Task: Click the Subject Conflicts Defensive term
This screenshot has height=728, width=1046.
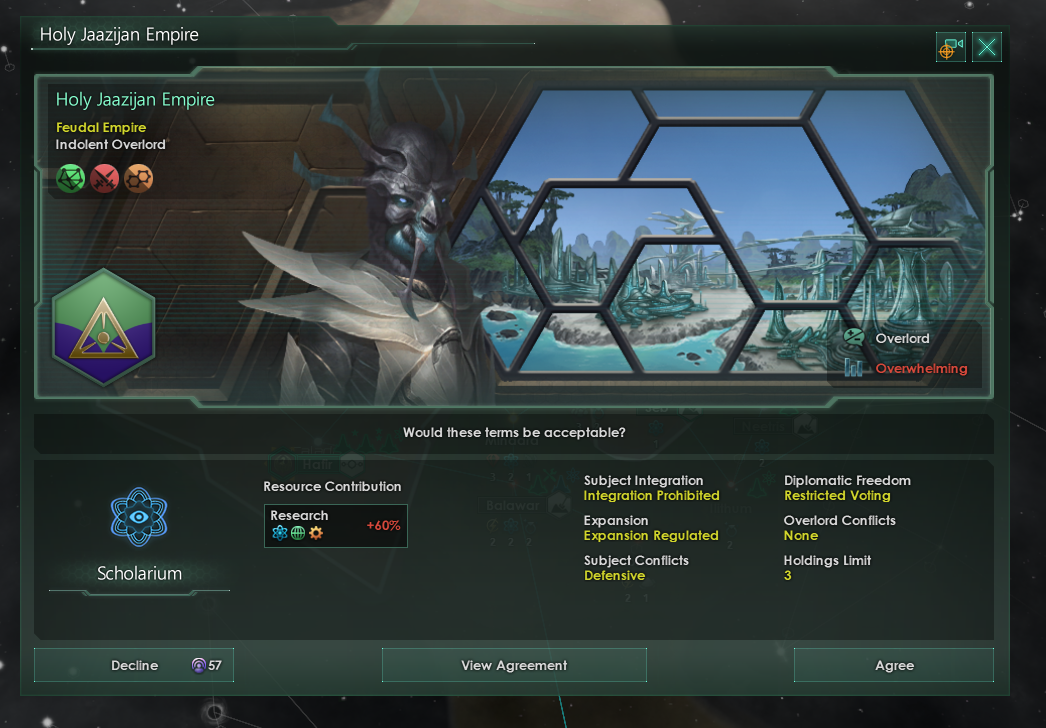Action: 614,576
